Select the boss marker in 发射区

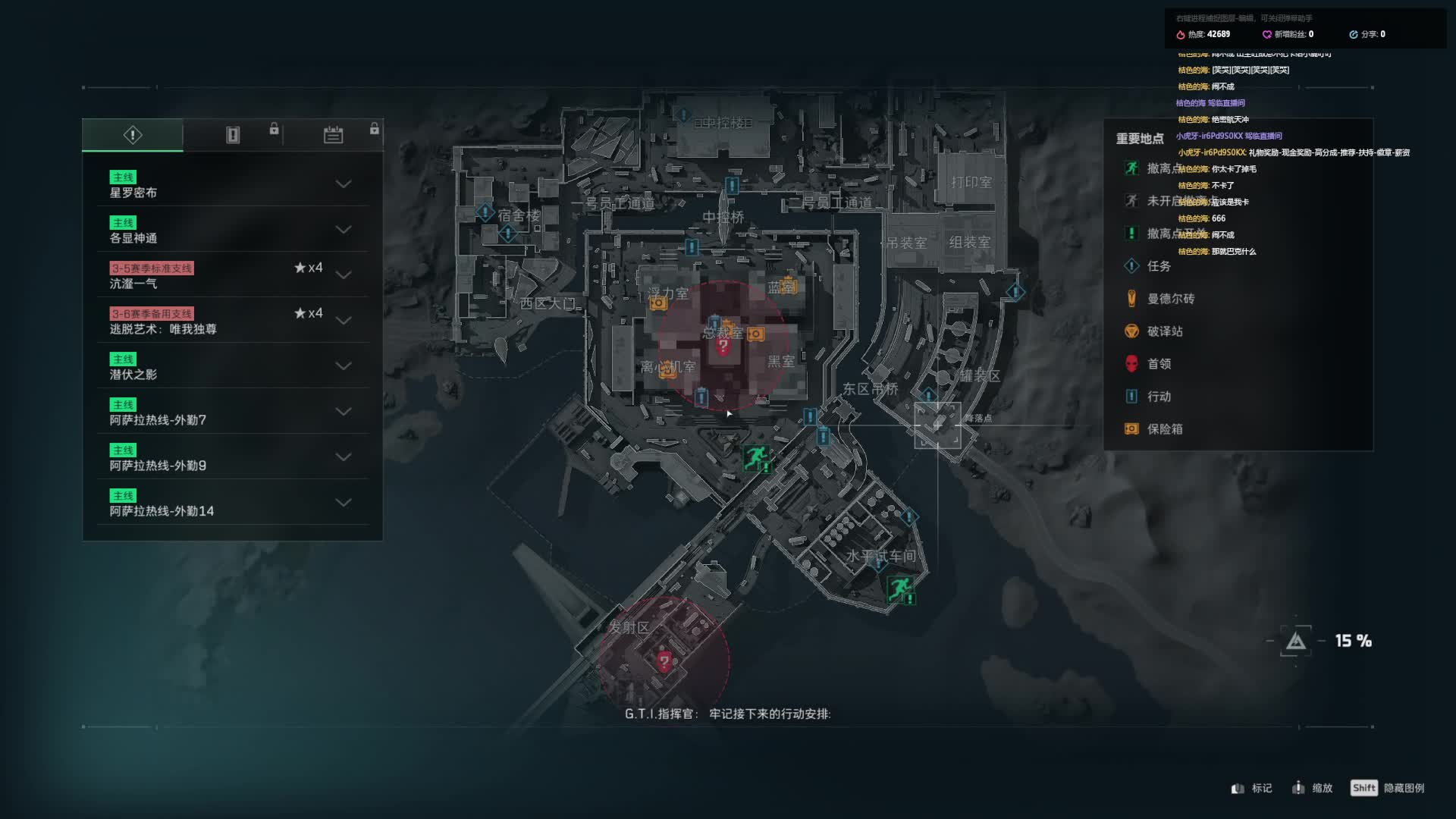(664, 661)
